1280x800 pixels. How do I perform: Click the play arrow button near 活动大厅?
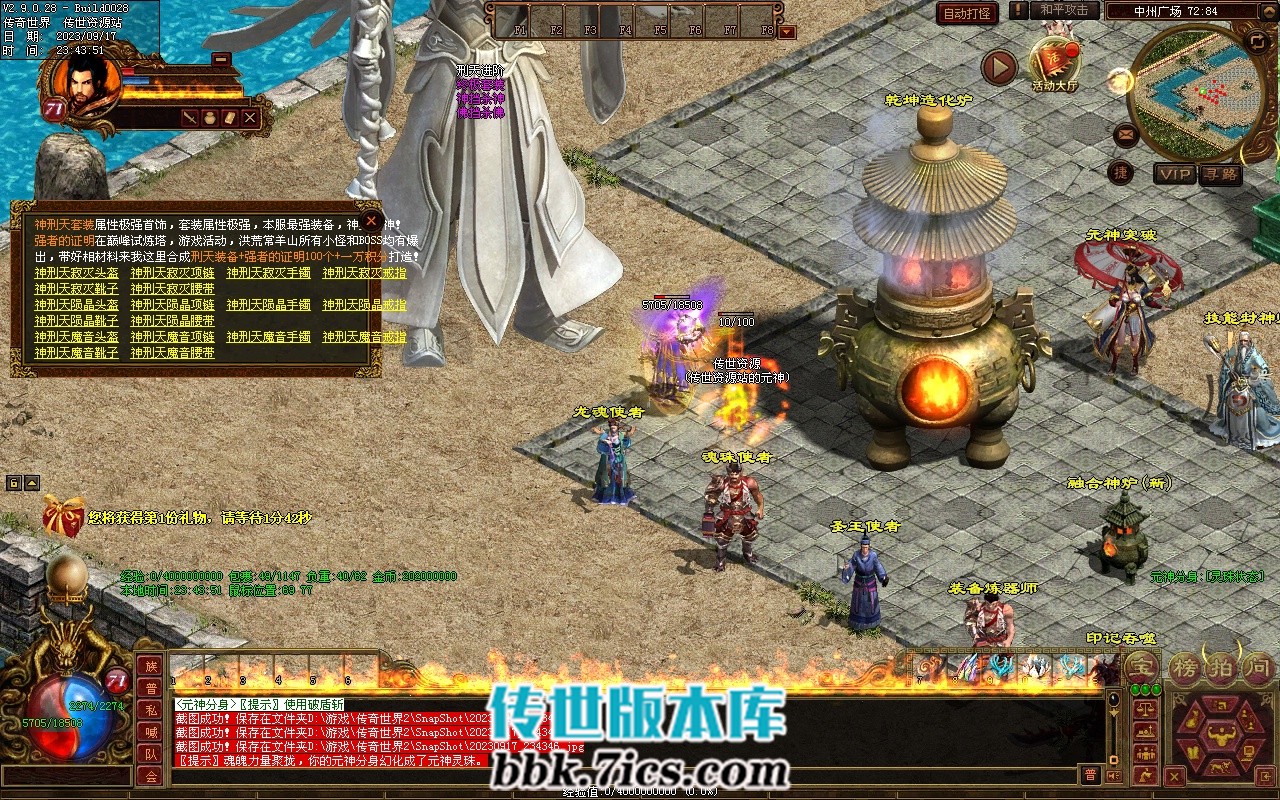click(998, 67)
